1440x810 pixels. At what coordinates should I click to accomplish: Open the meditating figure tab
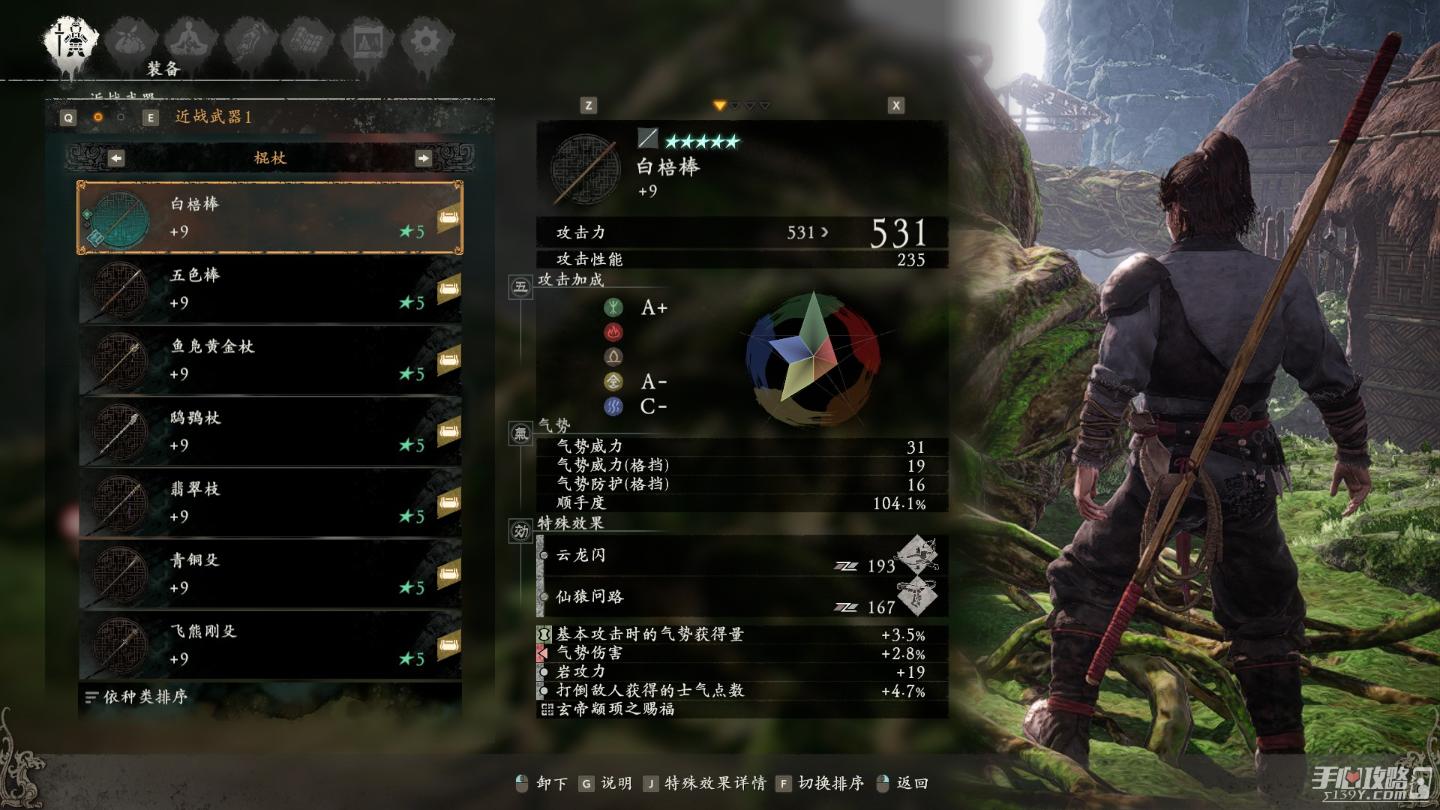(184, 40)
